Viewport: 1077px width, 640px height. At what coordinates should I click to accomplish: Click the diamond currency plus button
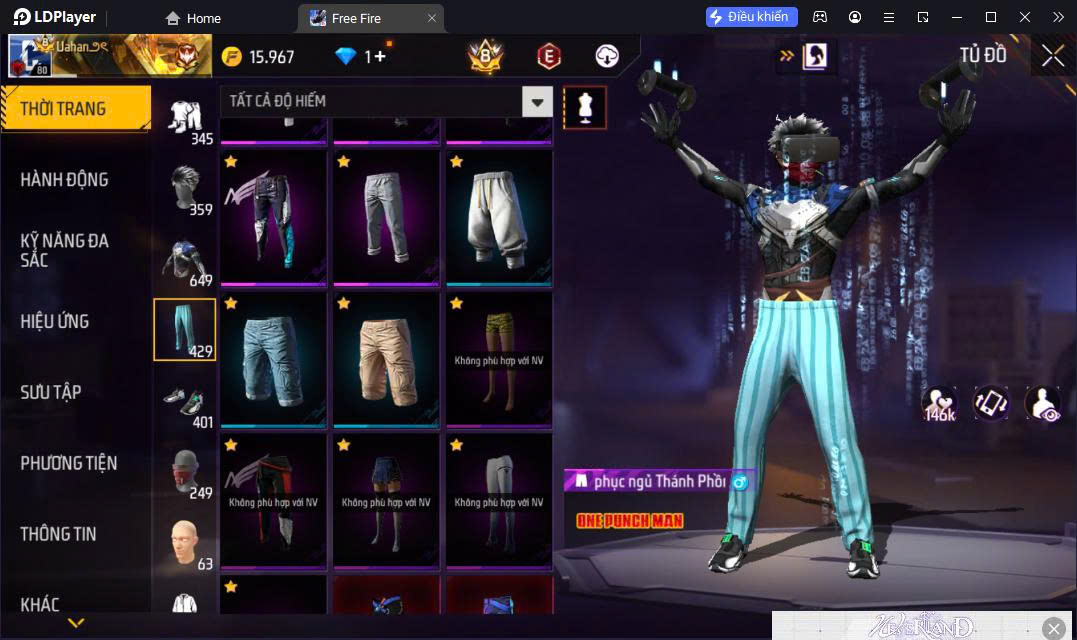coord(379,57)
